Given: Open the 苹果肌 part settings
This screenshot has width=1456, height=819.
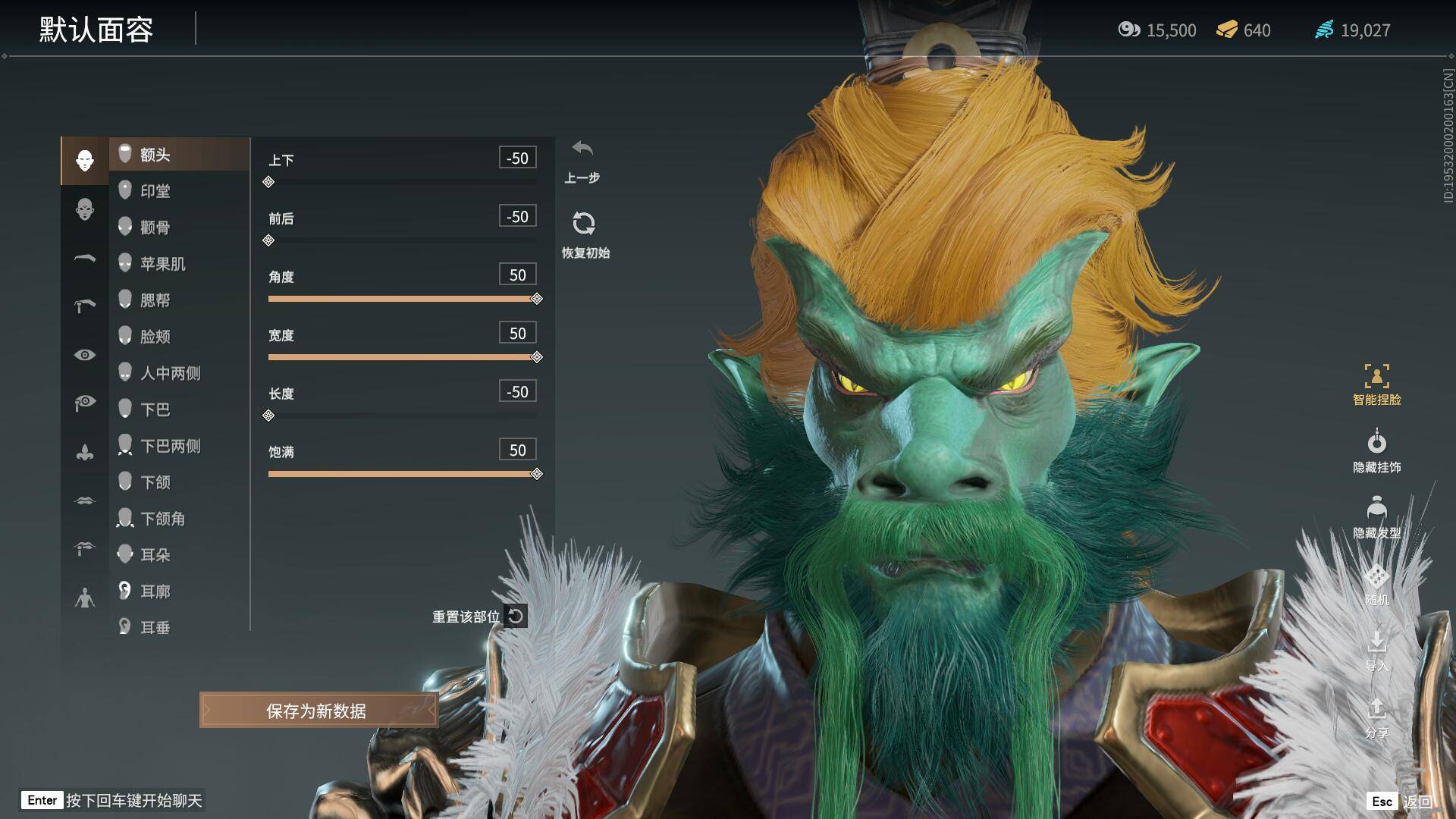Looking at the screenshot, I should point(162,264).
